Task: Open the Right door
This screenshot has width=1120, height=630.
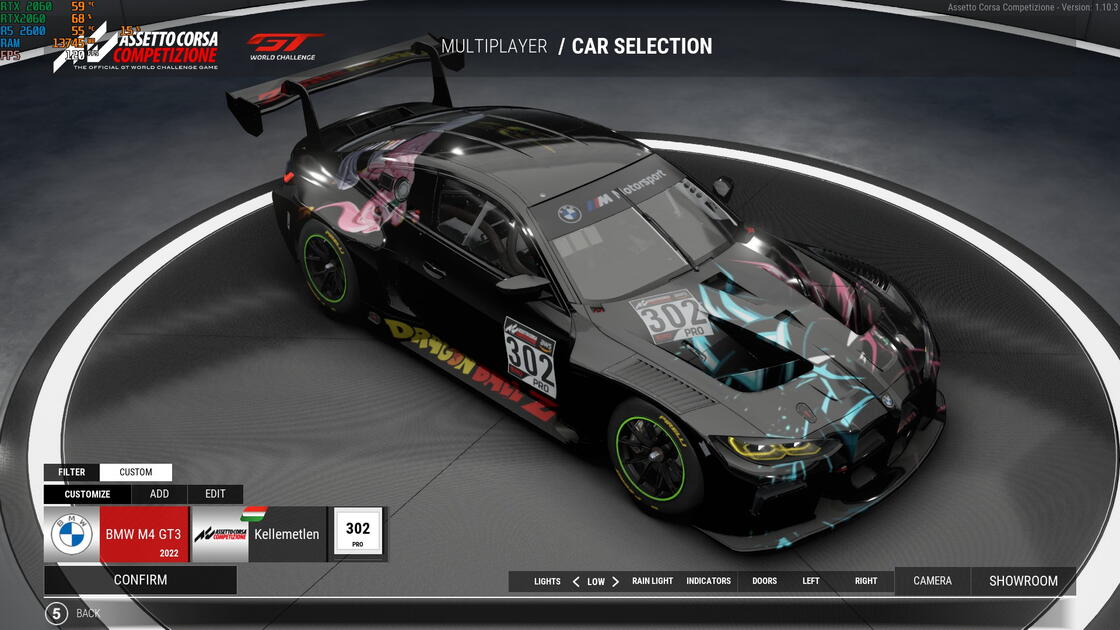Action: point(866,581)
